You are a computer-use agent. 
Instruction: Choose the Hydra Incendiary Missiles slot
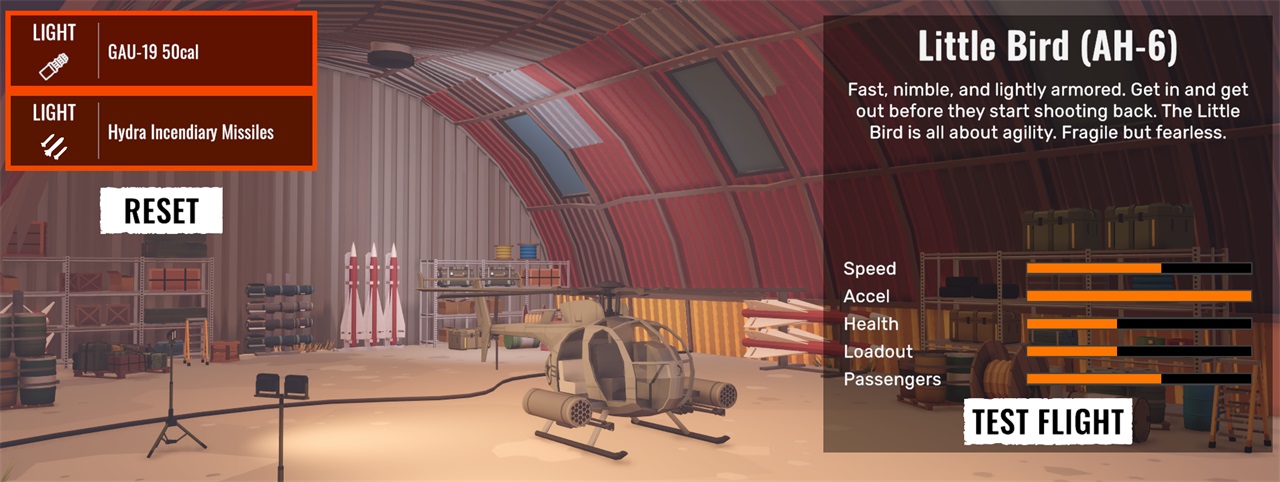point(160,131)
